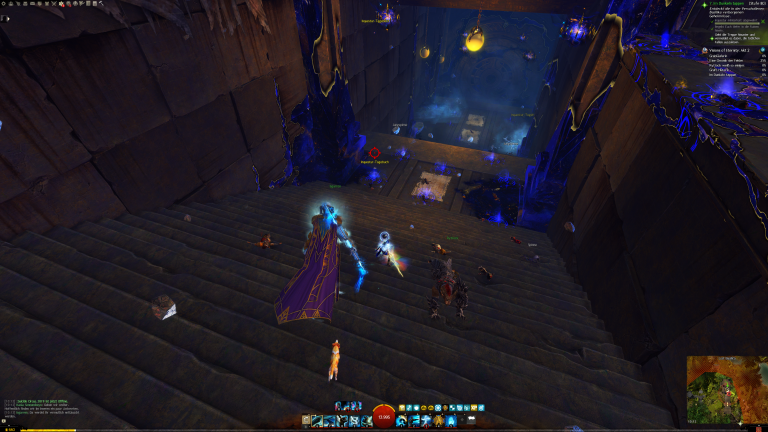The height and width of the screenshot is (432, 768).
Task: Use the healing skill right of health orb
Action: click(x=402, y=421)
